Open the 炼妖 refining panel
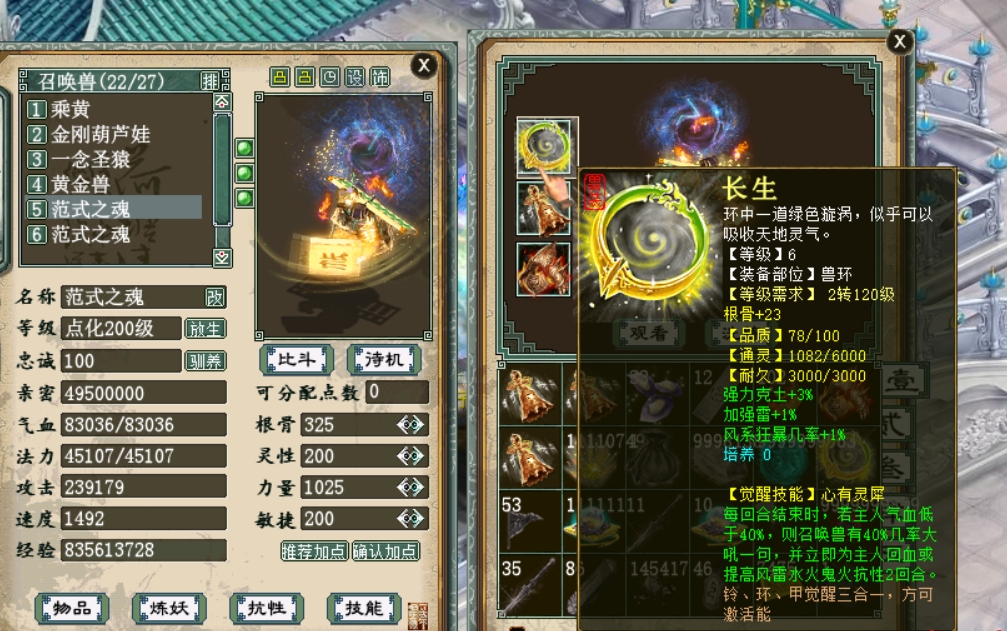The width and height of the screenshot is (1007, 631). (x=169, y=607)
